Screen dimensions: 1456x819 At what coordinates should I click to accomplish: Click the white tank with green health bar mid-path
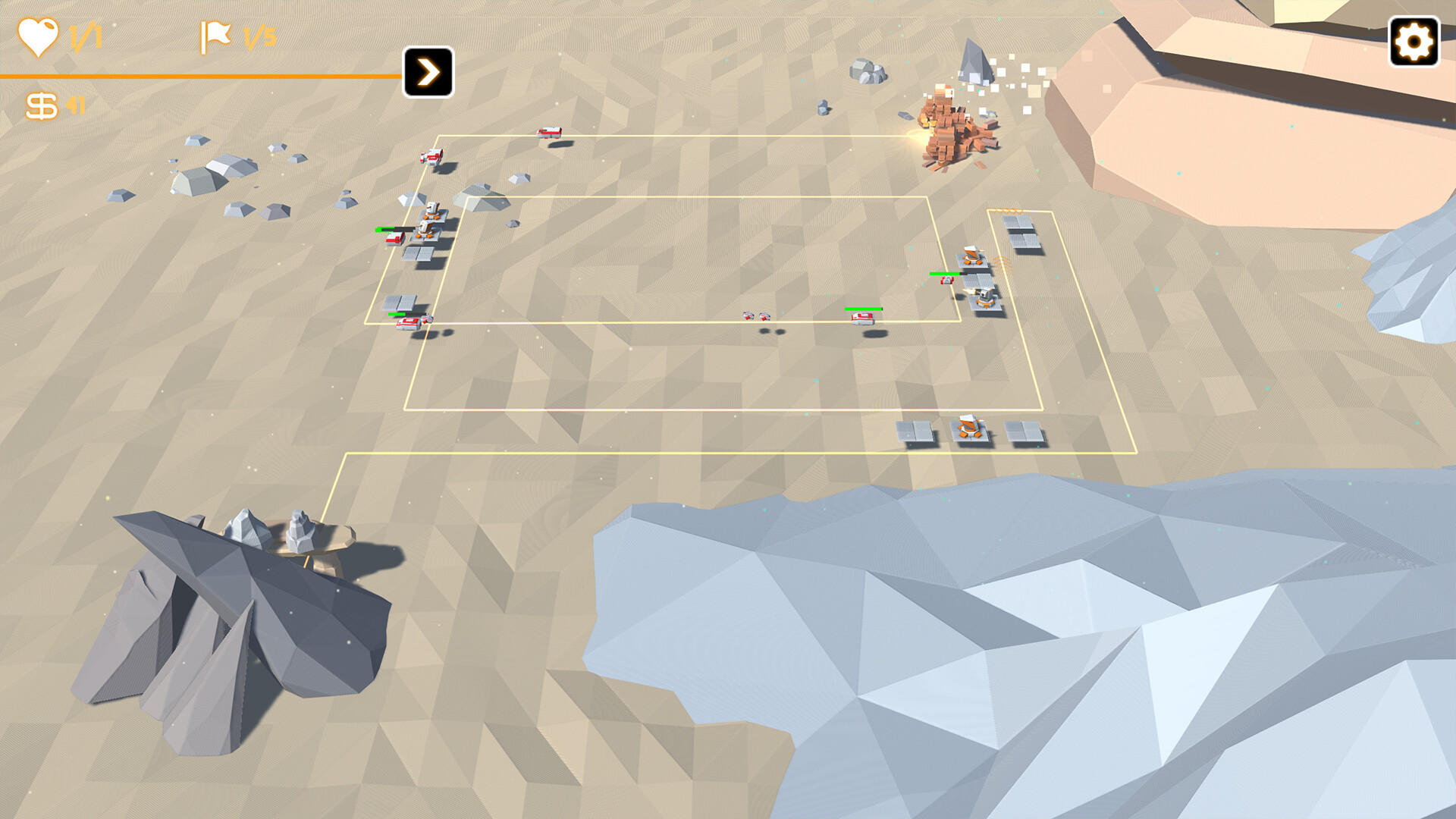click(863, 317)
